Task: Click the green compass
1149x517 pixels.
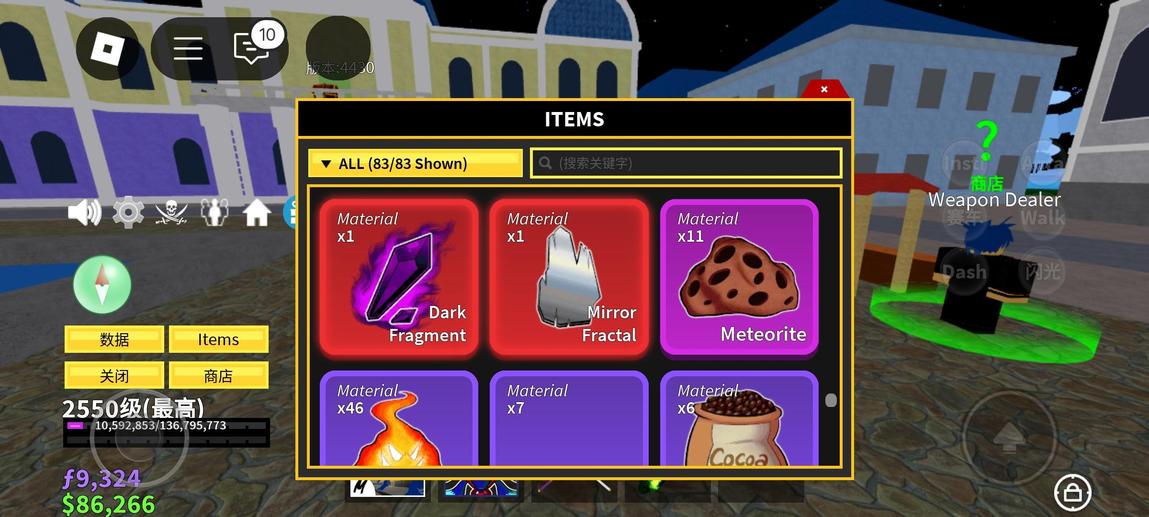Action: (x=102, y=284)
